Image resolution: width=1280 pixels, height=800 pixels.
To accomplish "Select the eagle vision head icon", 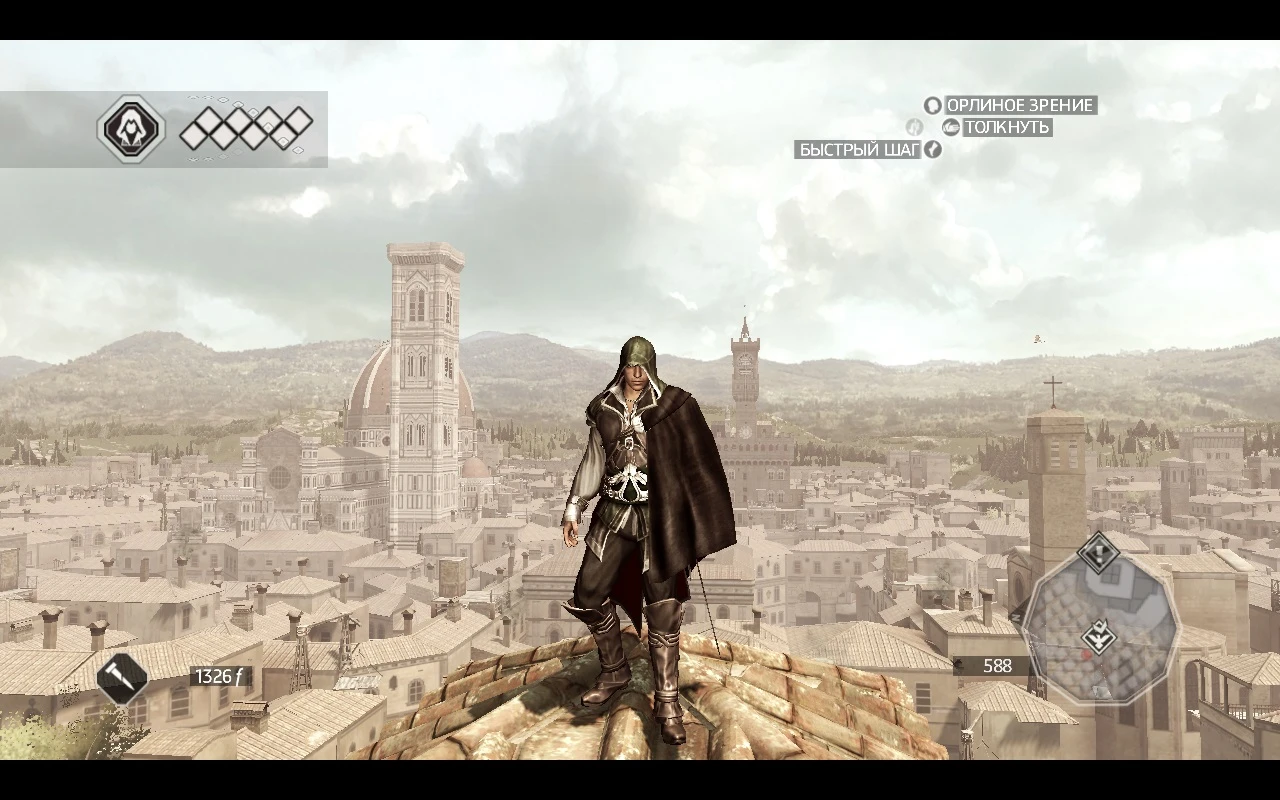I will coord(932,105).
